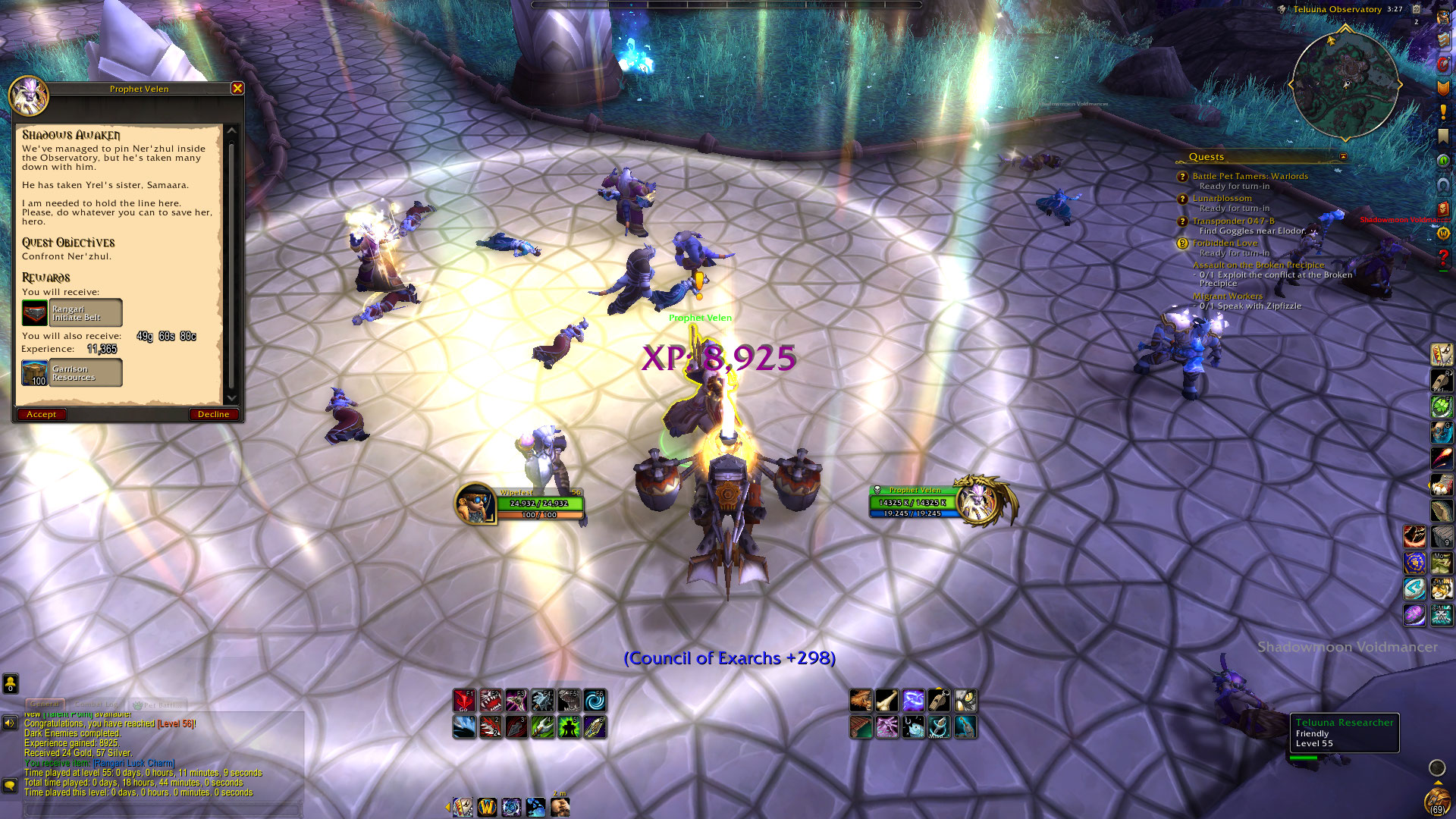Target Prophet Velen's portrait frame
The width and height of the screenshot is (1456, 819).
984,500
